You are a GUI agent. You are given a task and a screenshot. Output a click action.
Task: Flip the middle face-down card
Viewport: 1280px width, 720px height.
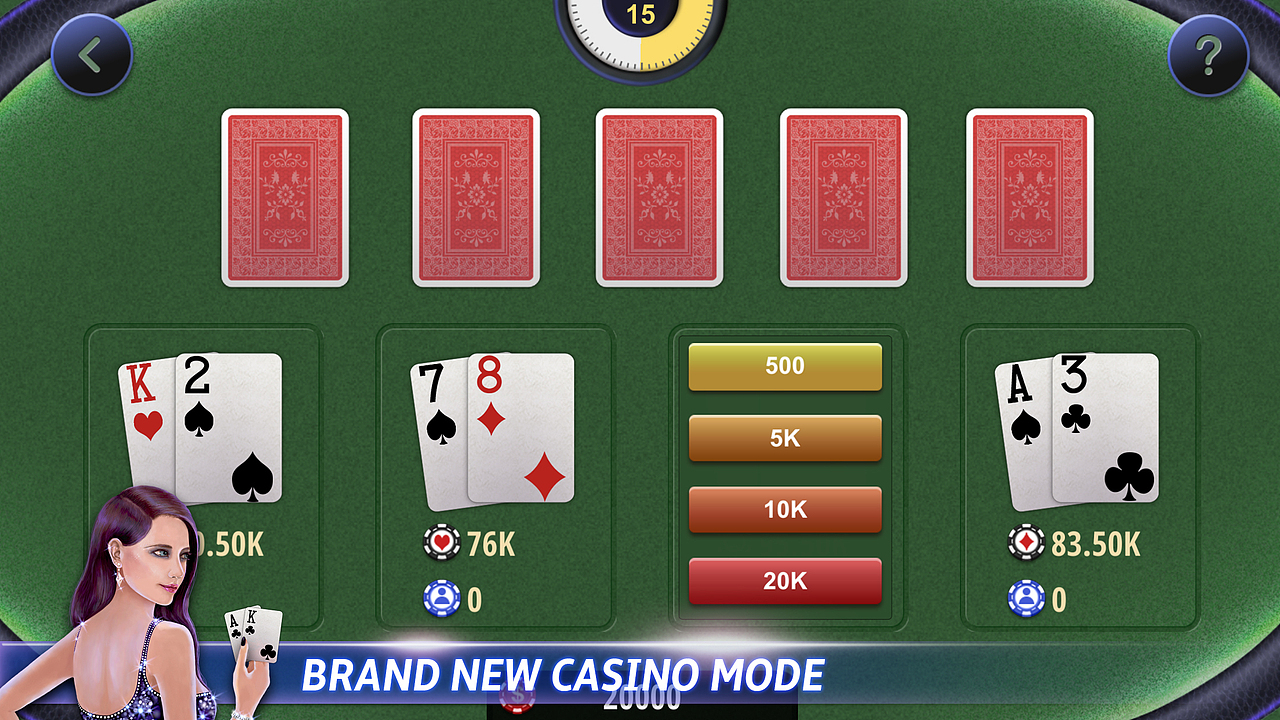click(x=659, y=198)
